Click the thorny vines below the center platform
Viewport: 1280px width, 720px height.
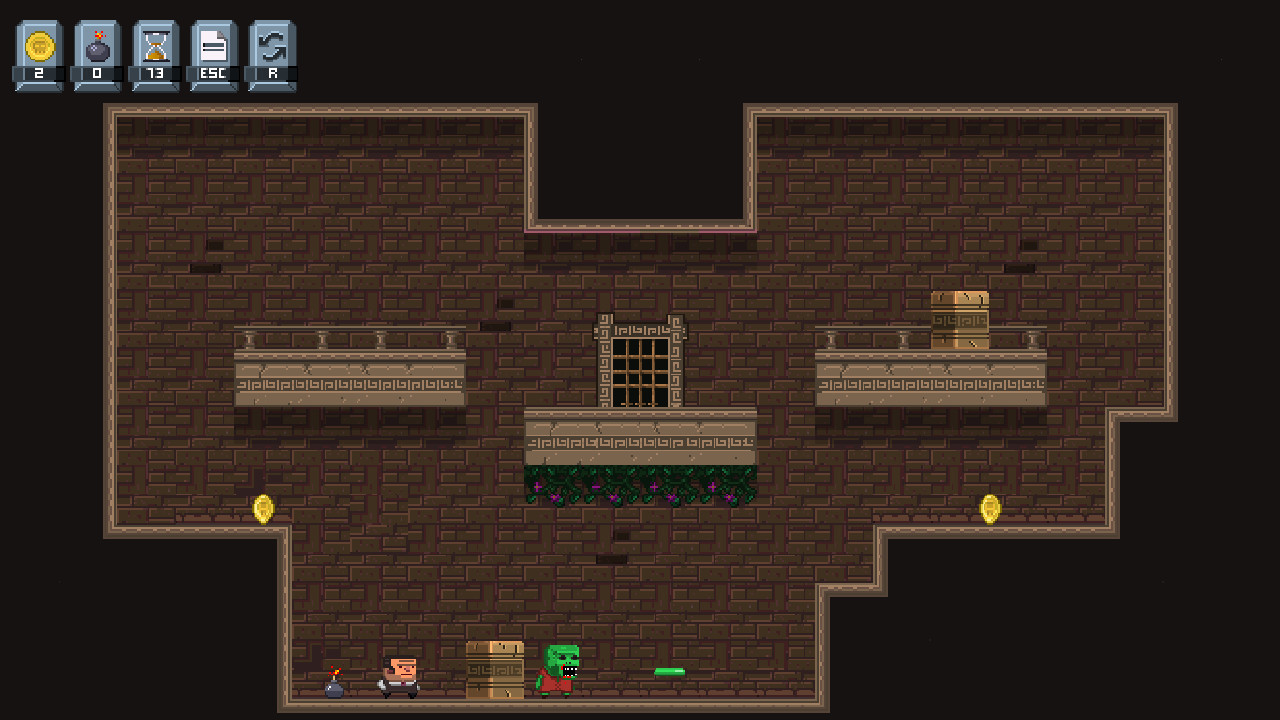[x=640, y=480]
